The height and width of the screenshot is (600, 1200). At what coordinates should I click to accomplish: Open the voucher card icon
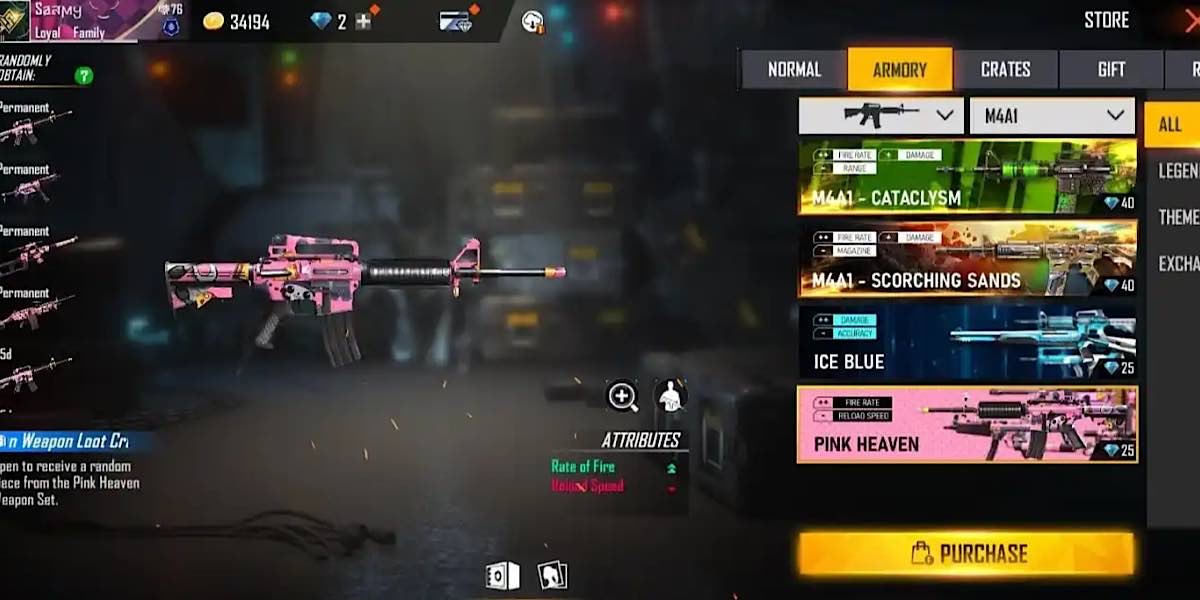456,21
